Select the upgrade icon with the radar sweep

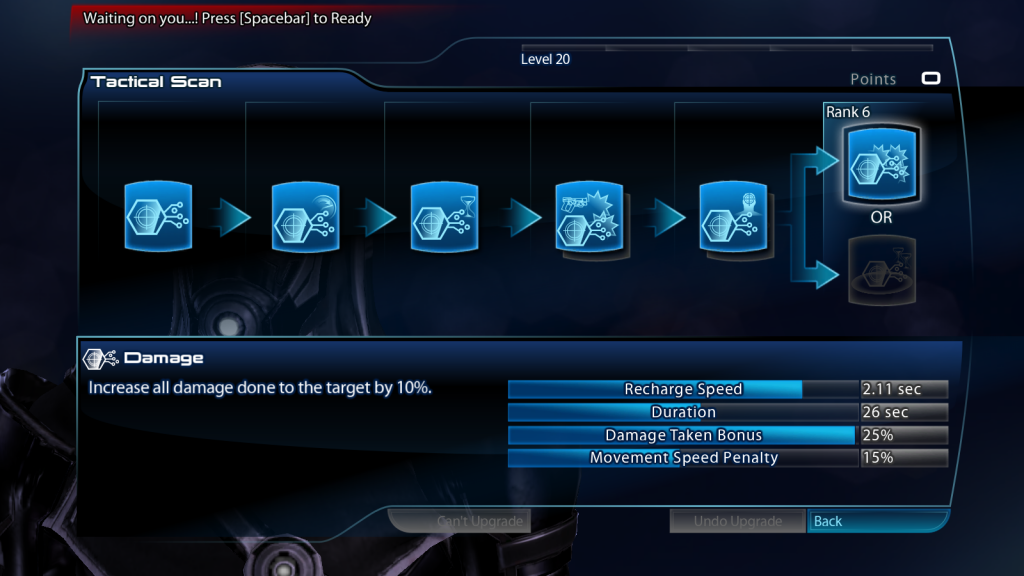click(305, 216)
